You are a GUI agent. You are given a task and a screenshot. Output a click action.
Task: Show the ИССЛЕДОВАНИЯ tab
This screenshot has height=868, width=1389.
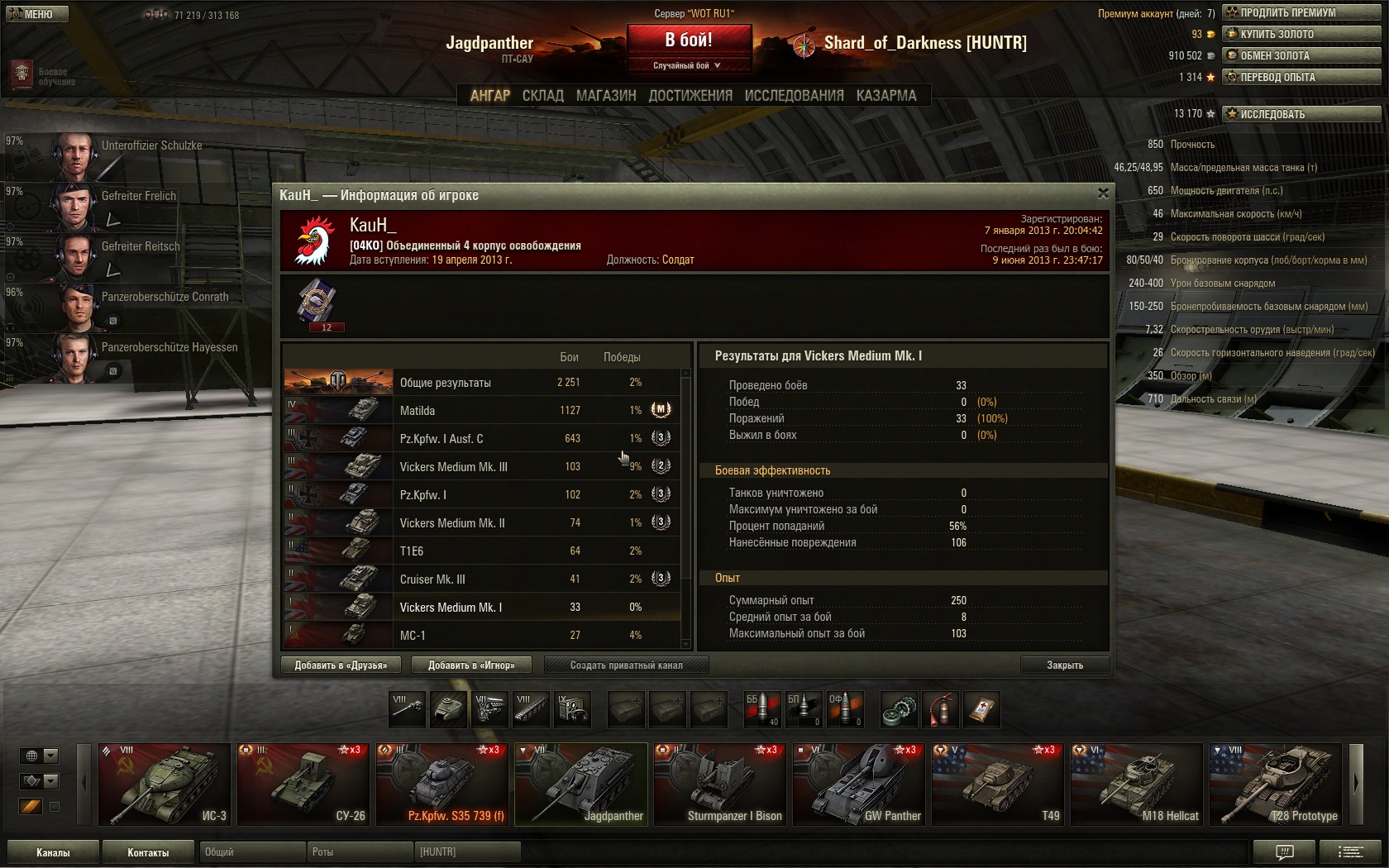click(x=794, y=96)
